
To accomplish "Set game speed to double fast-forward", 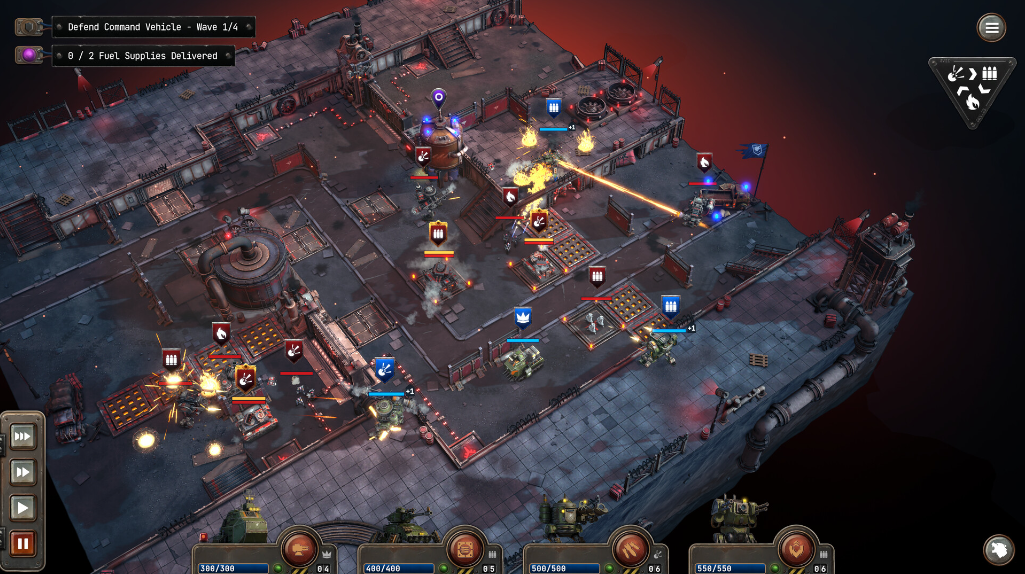I will 22,472.
